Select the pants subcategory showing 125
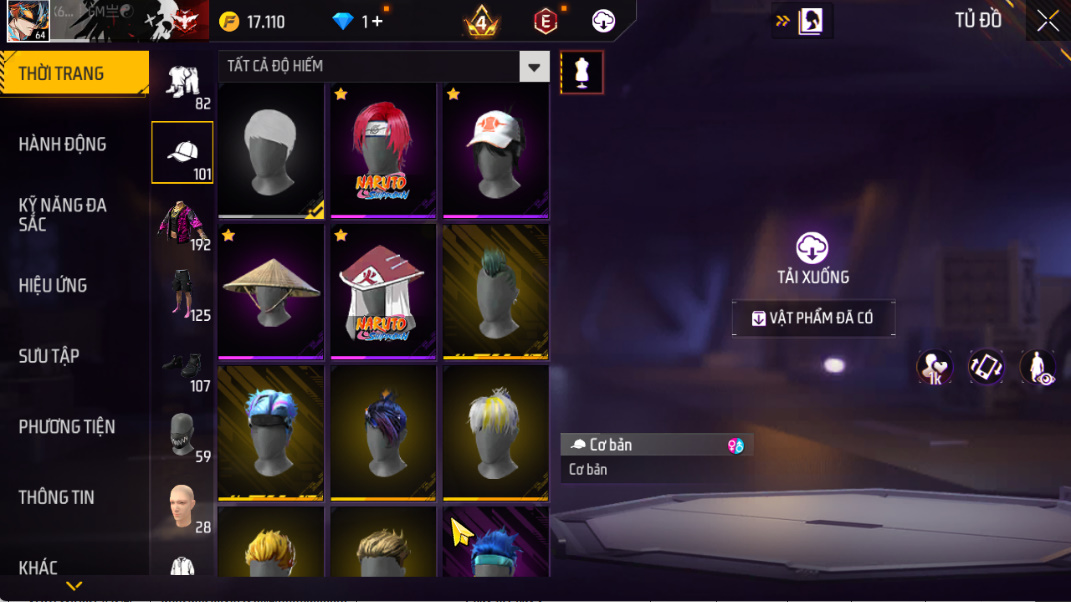The height and width of the screenshot is (602, 1071). tap(182, 295)
